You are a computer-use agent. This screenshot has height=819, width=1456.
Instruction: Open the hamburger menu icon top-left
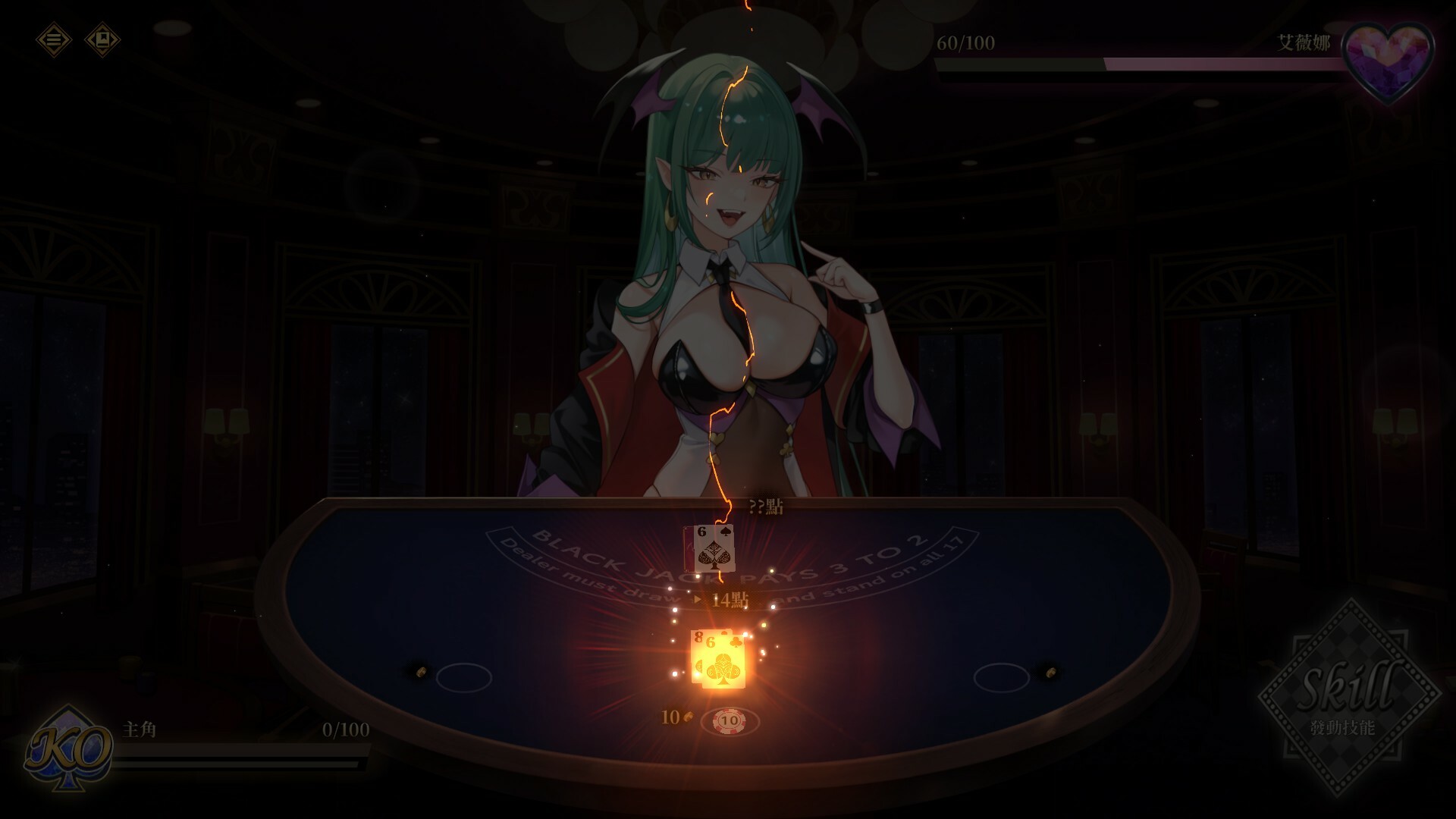[53, 41]
